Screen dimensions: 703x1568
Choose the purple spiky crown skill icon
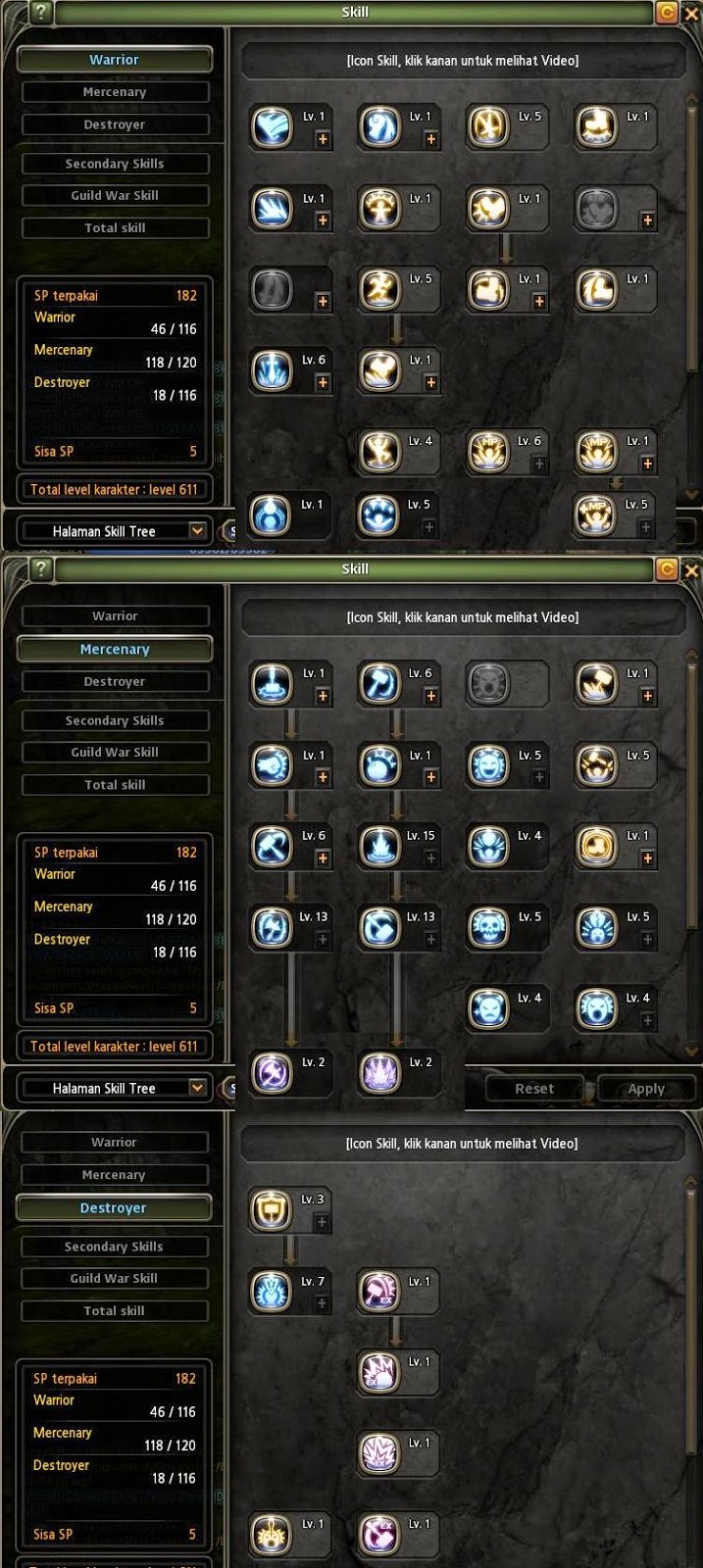[x=379, y=1072]
